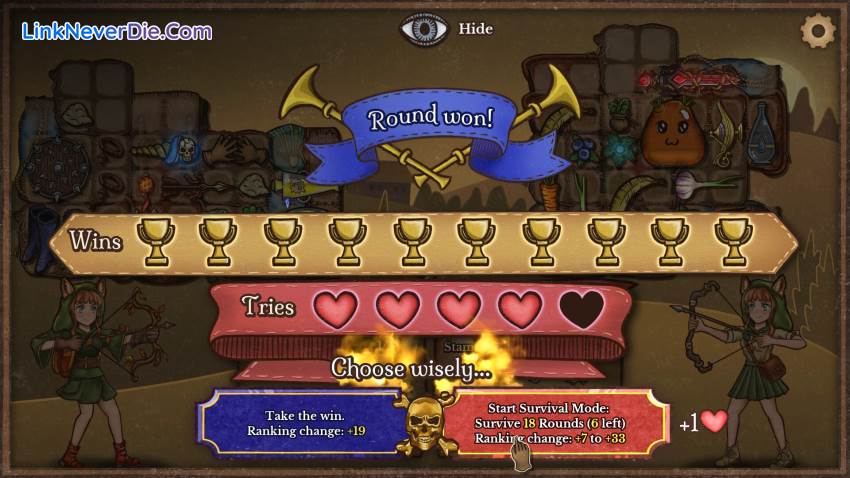This screenshot has width=850, height=478.
Task: Open the settings gear menu
Action: (818, 30)
